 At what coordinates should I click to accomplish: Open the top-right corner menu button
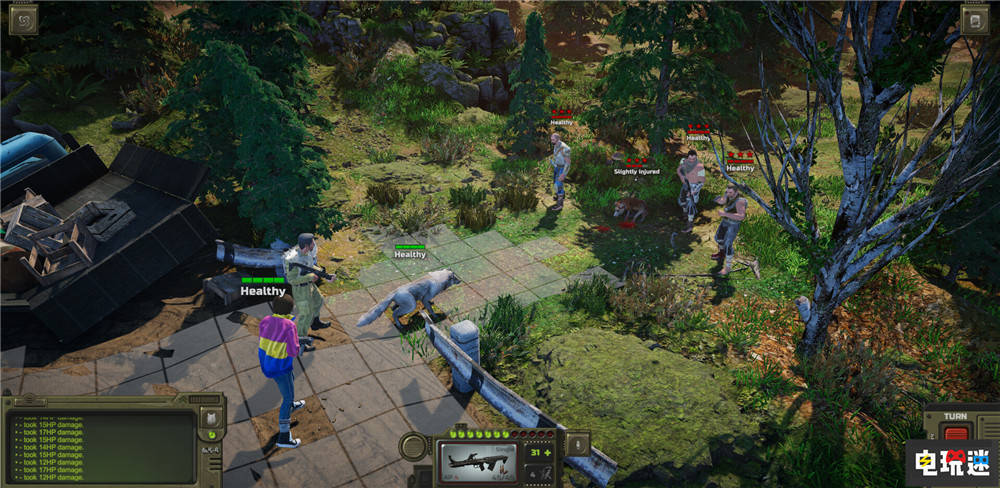pyautogui.click(x=975, y=19)
